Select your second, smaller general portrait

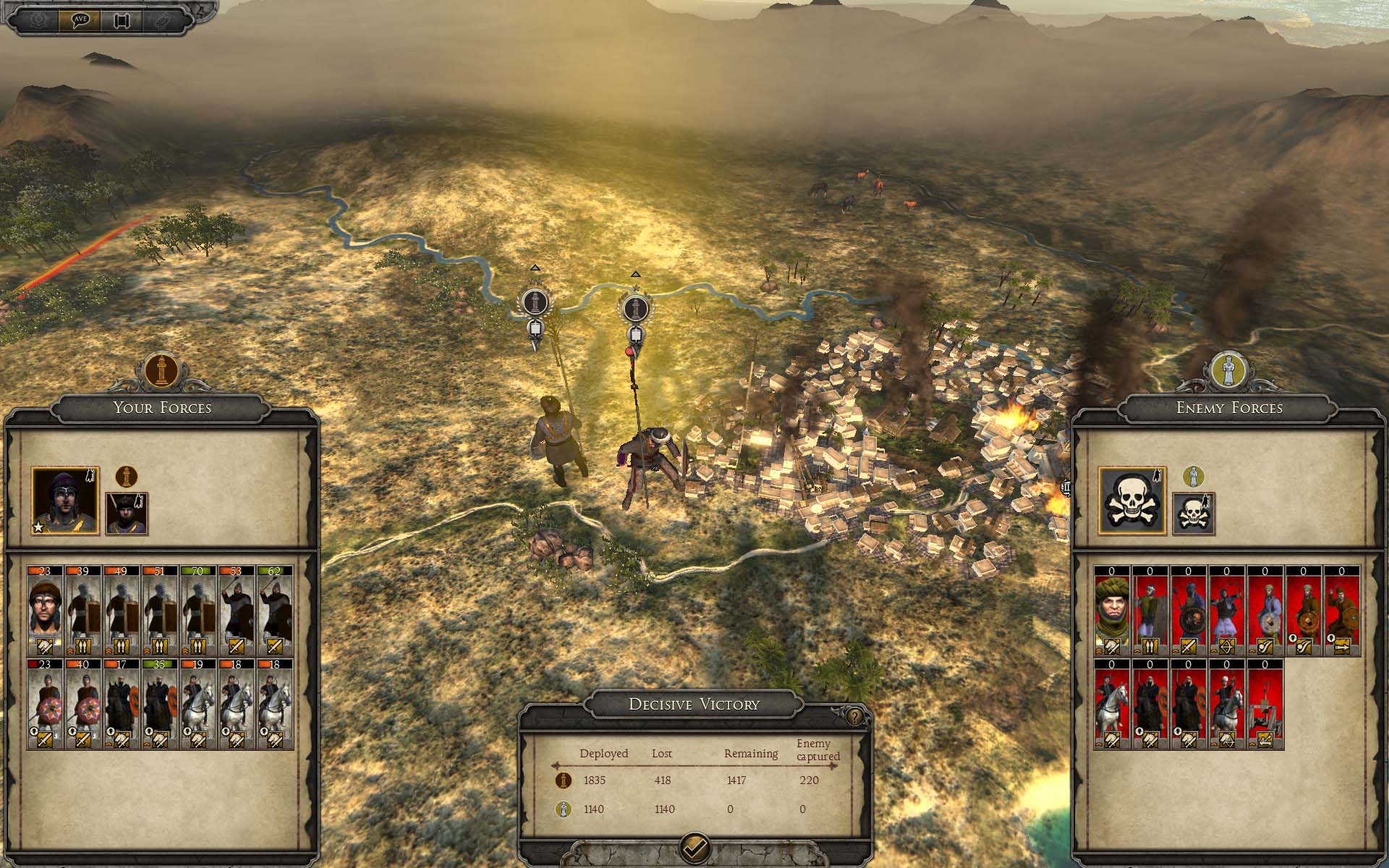point(127,514)
